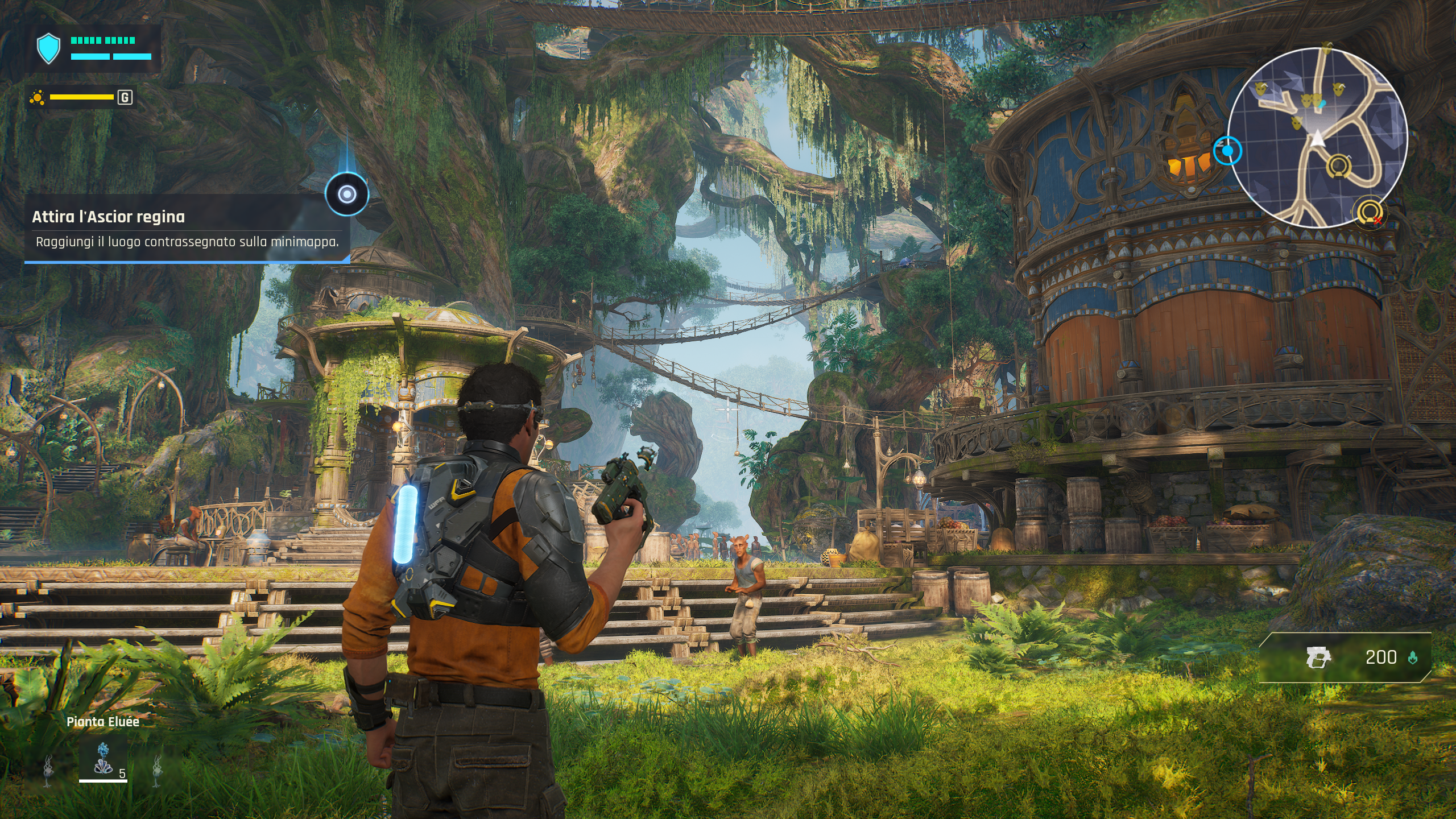Click the blue quest waypoint icon above tracker

click(346, 195)
